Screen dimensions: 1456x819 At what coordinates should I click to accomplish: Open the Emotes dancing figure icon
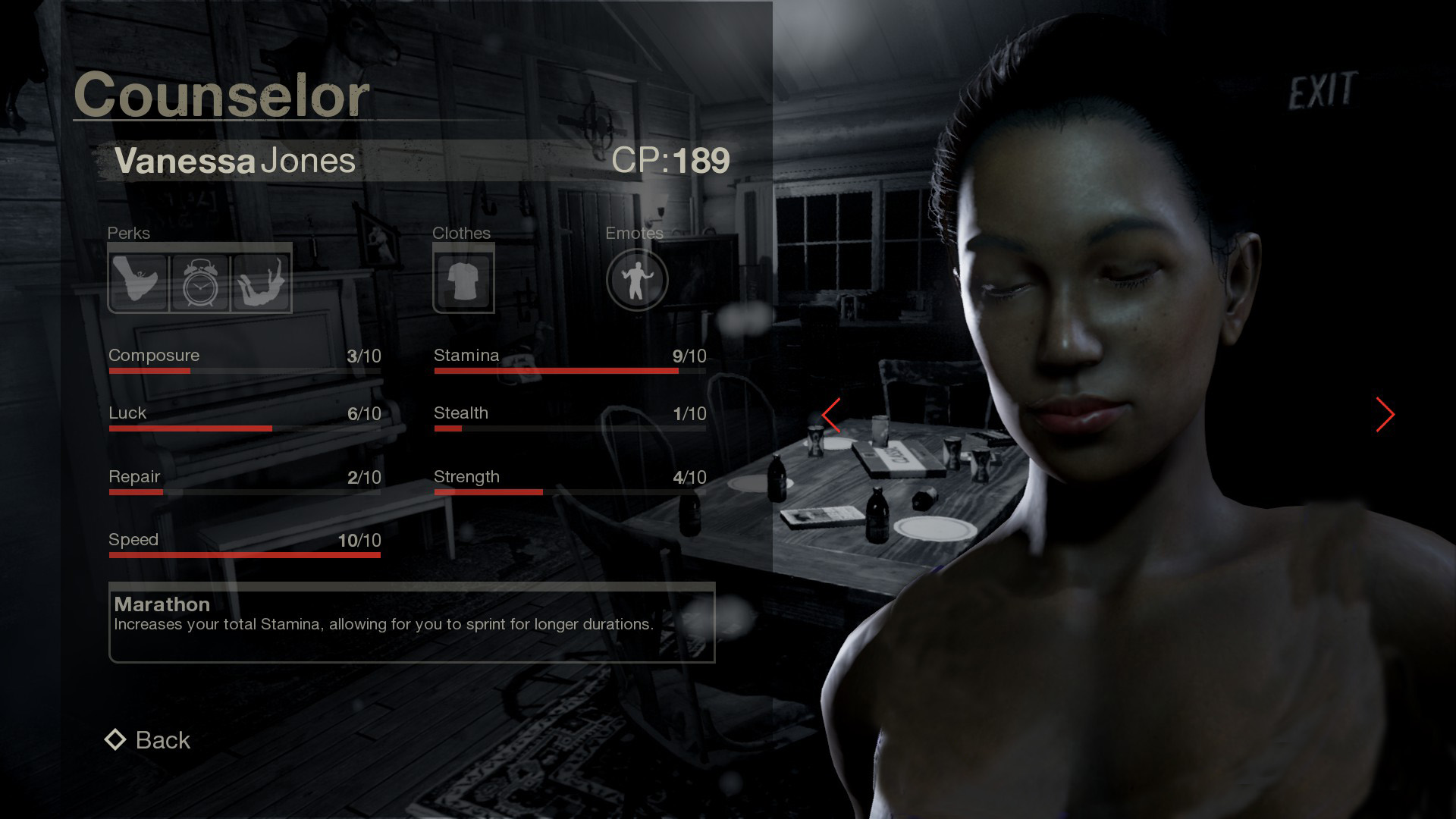(637, 281)
